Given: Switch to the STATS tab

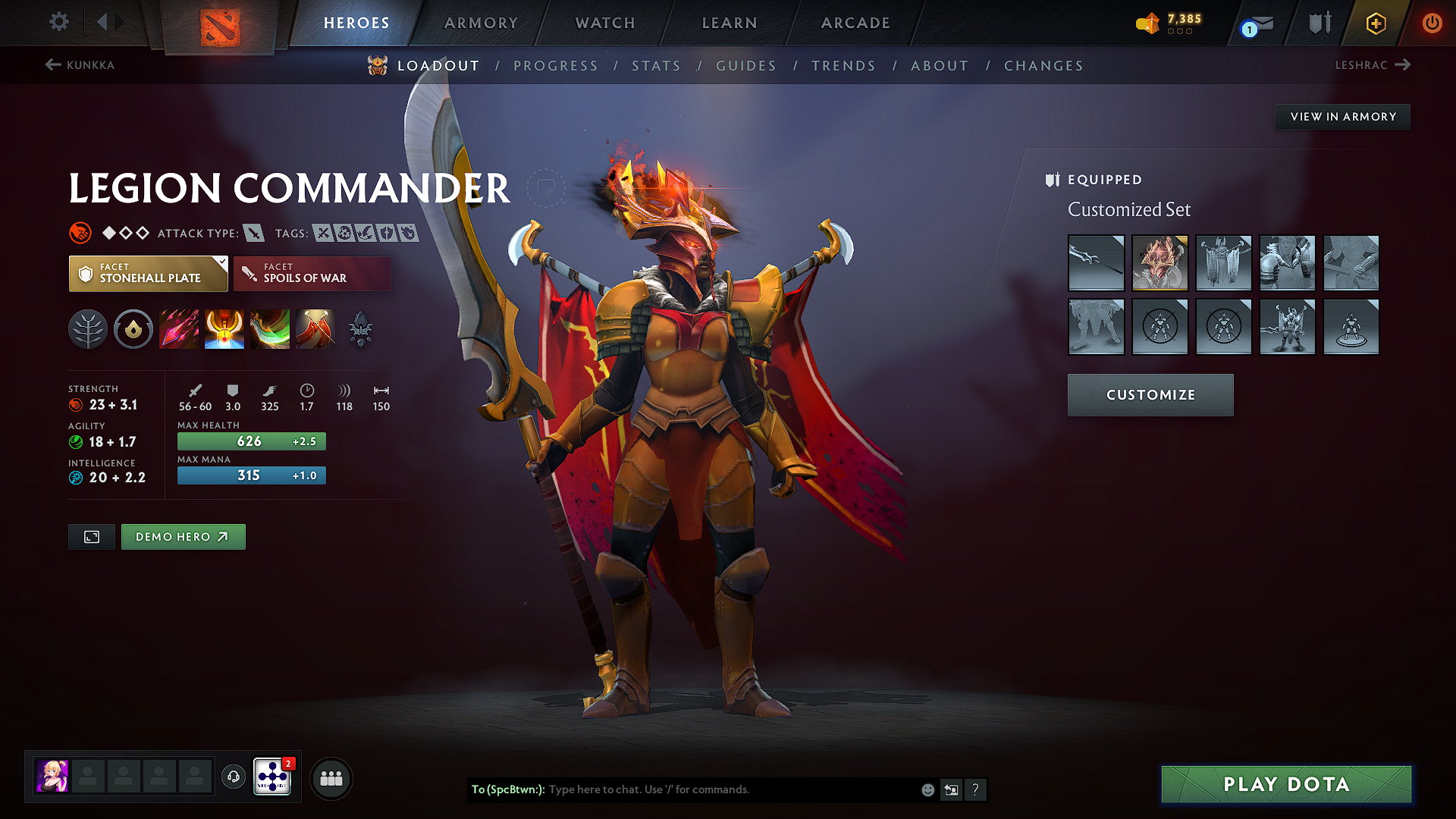Looking at the screenshot, I should [656, 66].
